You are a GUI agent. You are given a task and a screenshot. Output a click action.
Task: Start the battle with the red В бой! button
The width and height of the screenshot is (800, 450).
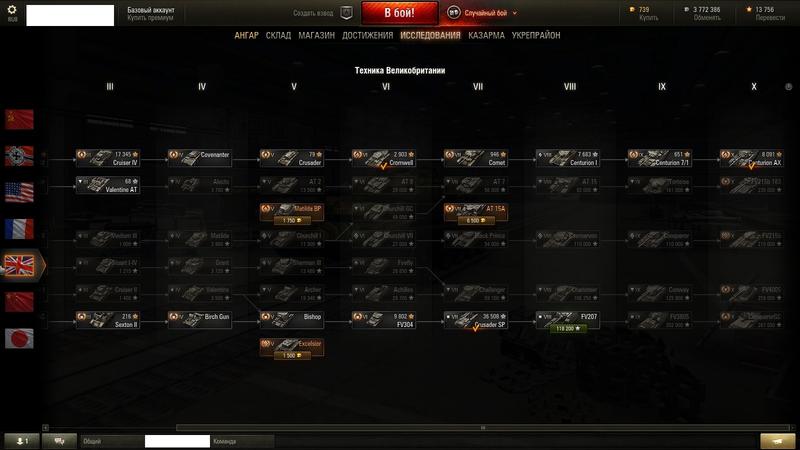400,13
